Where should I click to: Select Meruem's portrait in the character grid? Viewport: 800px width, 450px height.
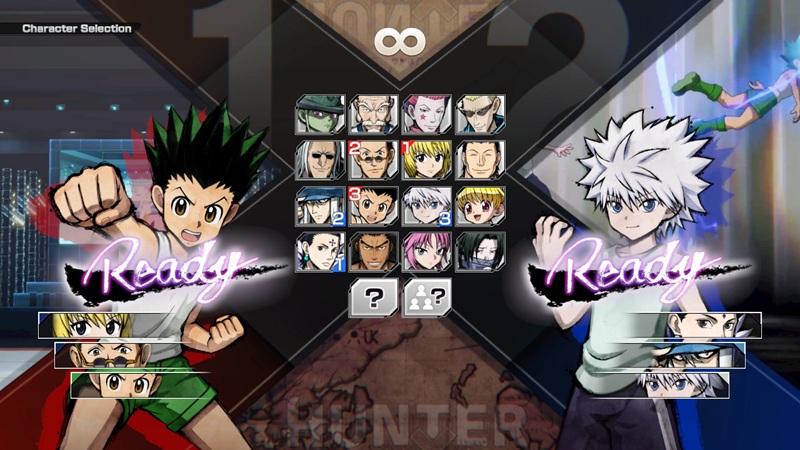(x=320, y=113)
